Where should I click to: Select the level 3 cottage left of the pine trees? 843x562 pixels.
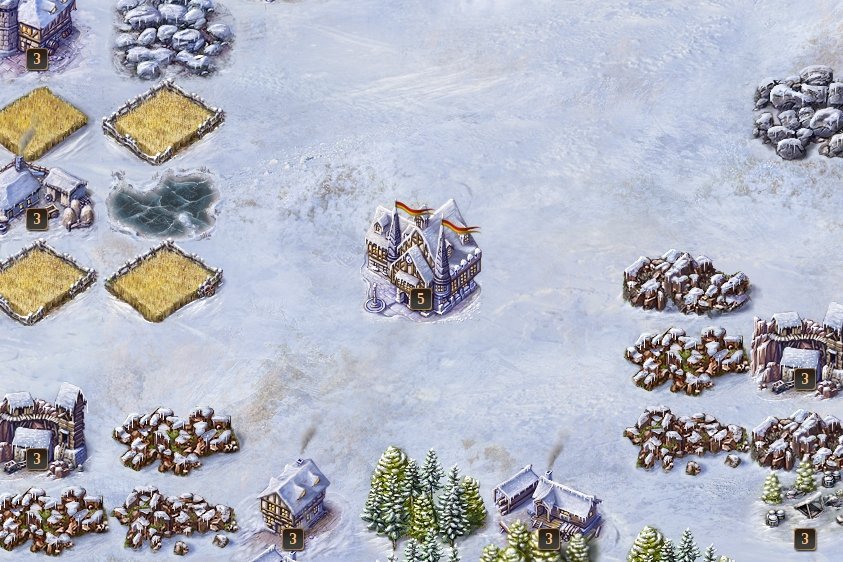pos(293,497)
